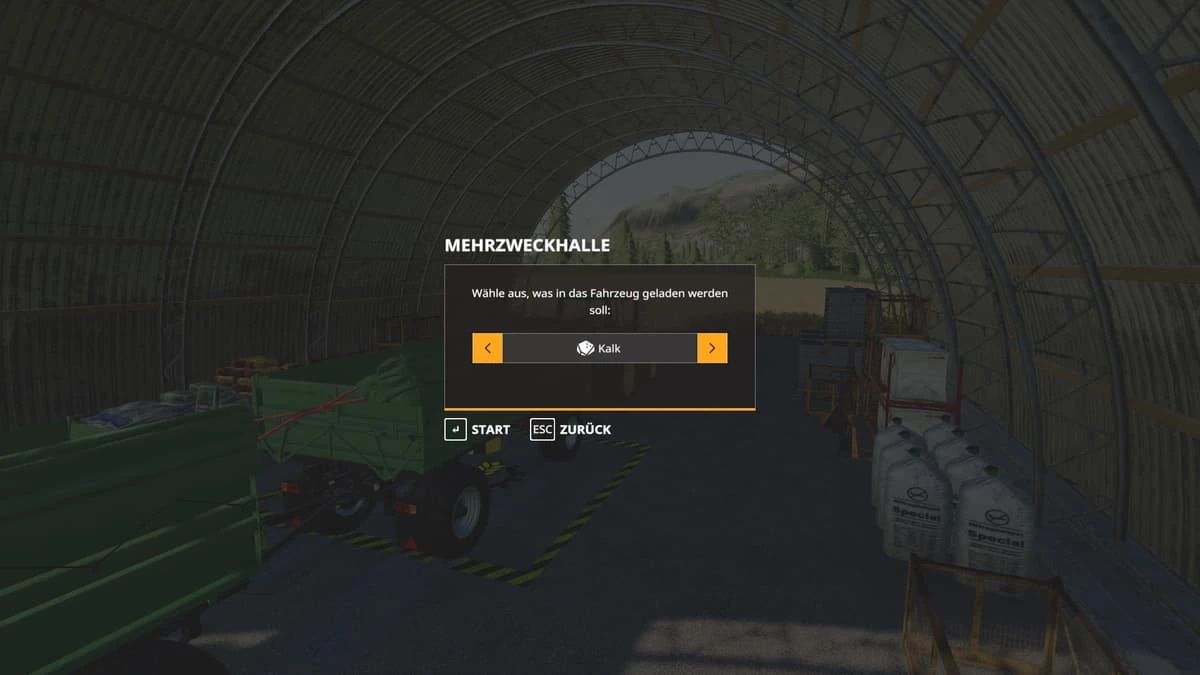Select the previous fill type with left arrow

487,348
